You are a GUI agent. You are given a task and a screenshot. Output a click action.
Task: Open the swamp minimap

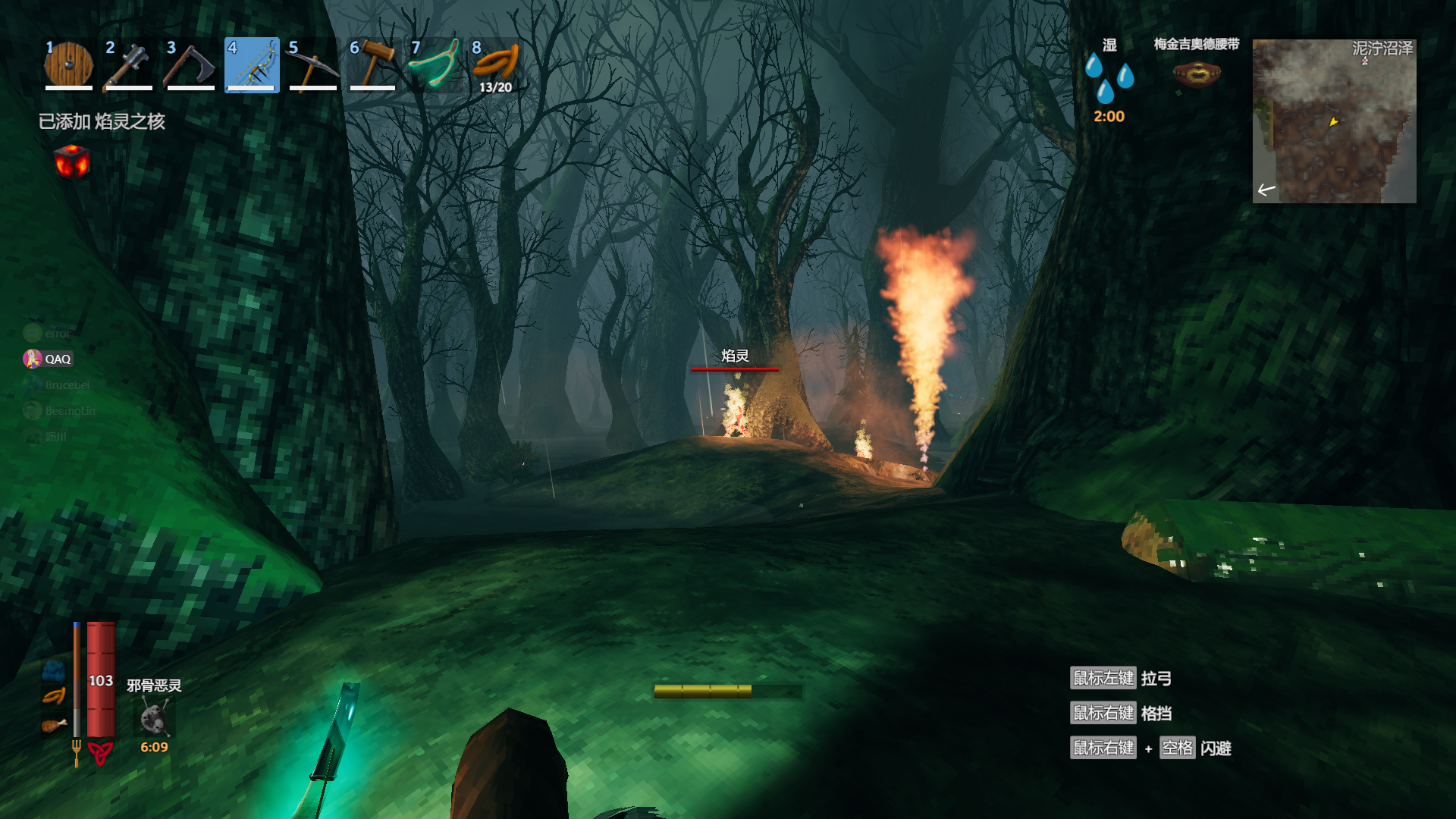click(1334, 121)
